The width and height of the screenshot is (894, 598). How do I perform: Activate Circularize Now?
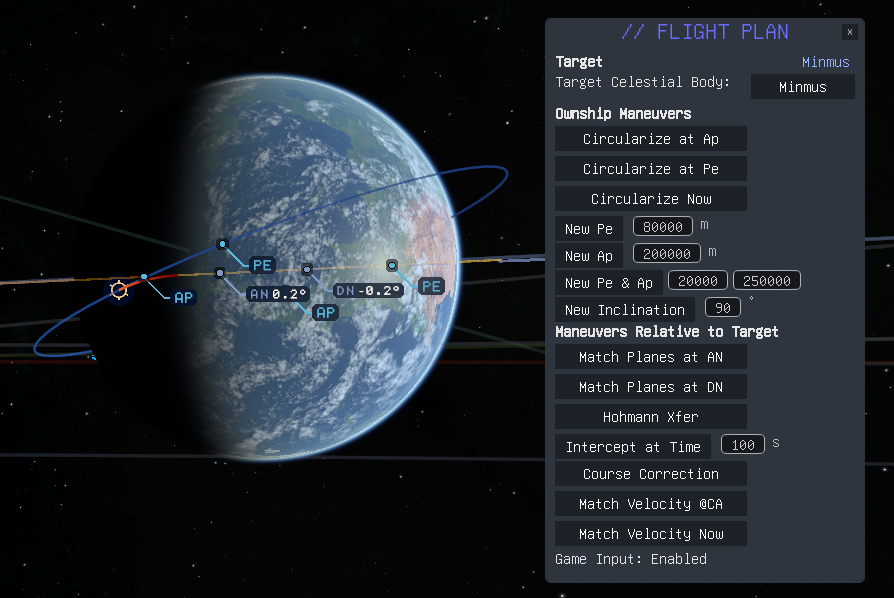pos(650,199)
